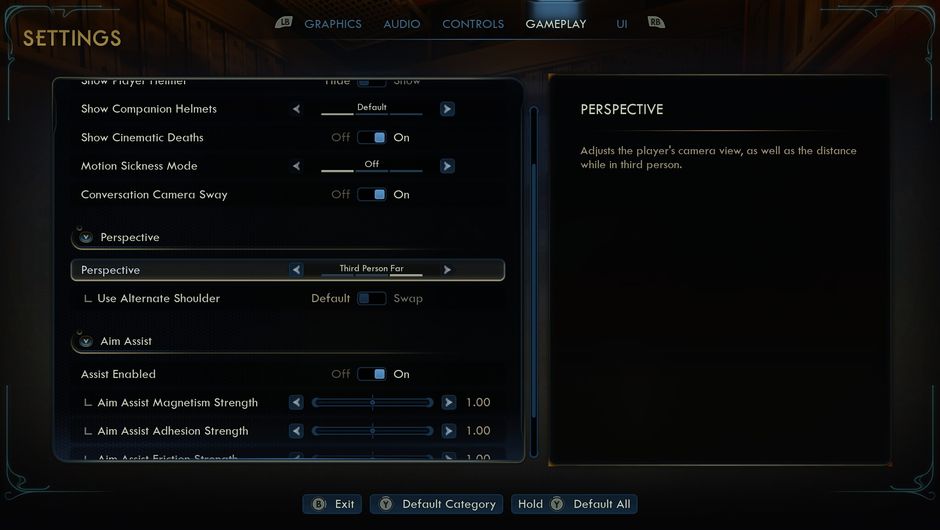The image size is (940, 530).
Task: Collapse the Perspective section header
Action: point(86,238)
